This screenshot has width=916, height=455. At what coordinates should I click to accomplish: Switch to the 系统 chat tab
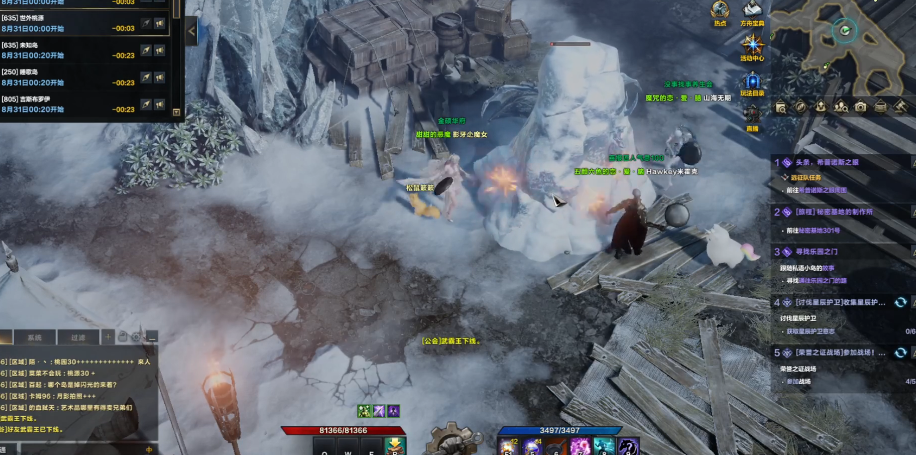click(x=35, y=338)
